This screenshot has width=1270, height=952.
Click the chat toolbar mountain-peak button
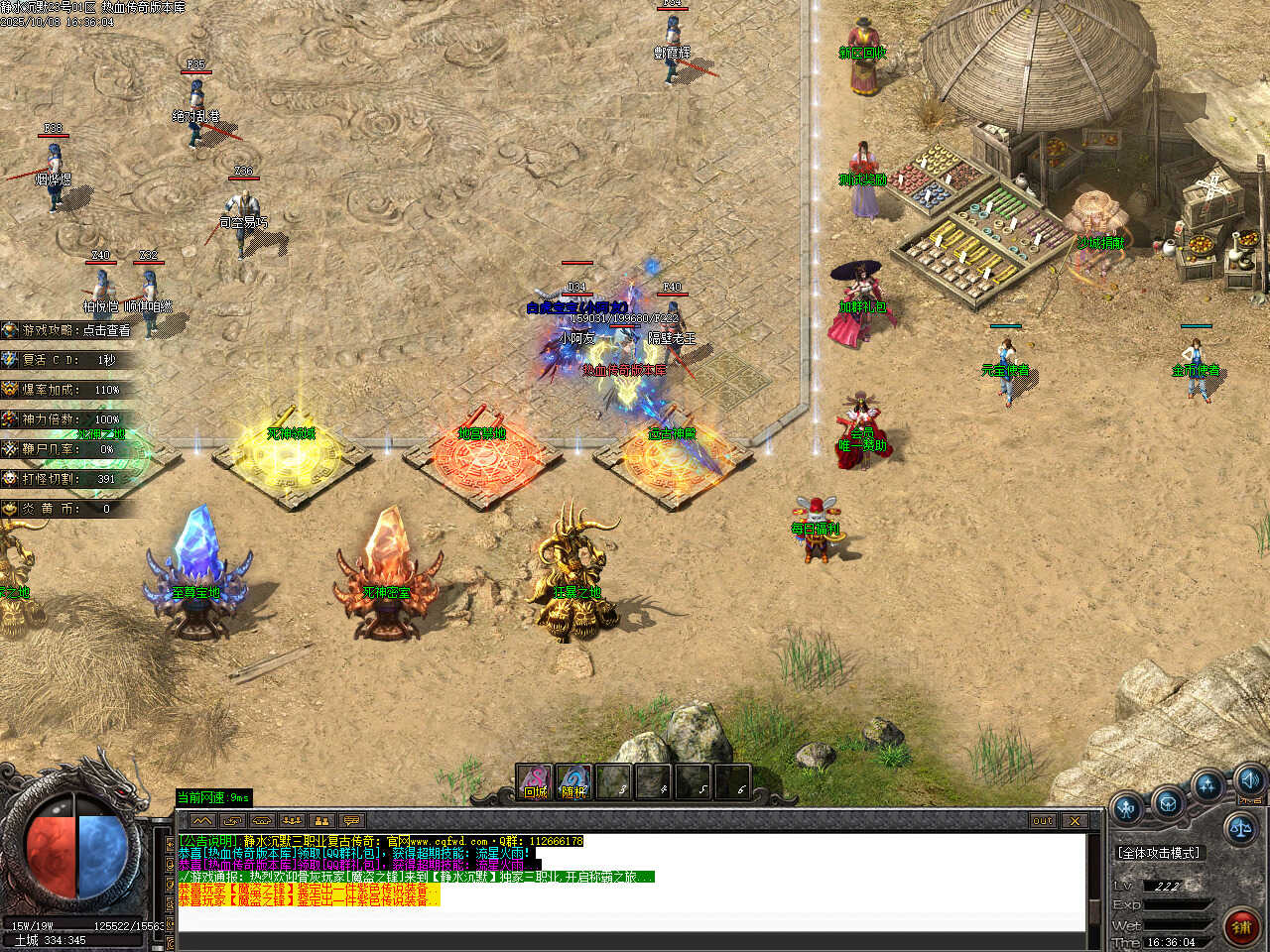(202, 820)
